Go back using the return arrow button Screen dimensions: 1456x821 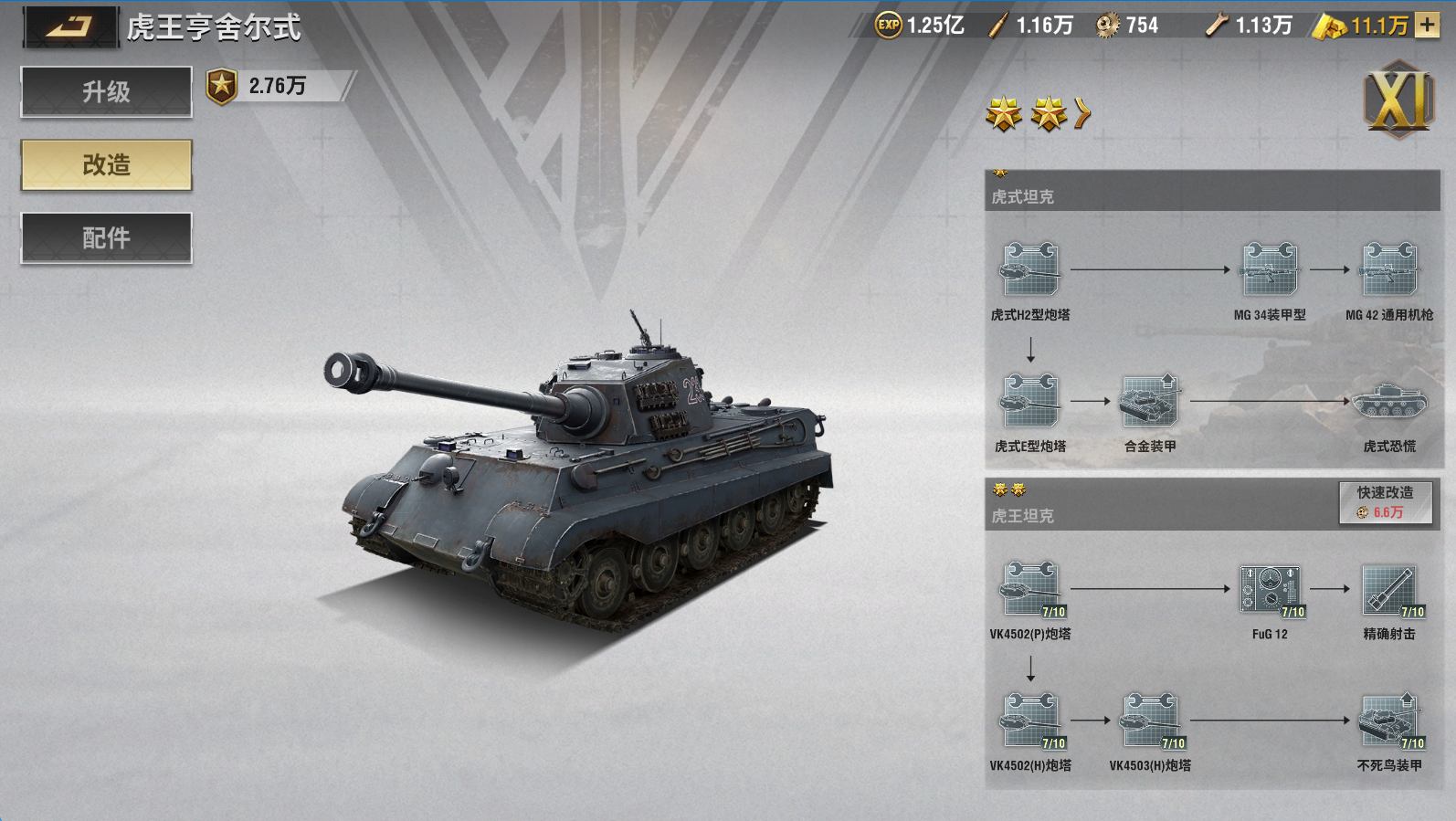tap(70, 26)
